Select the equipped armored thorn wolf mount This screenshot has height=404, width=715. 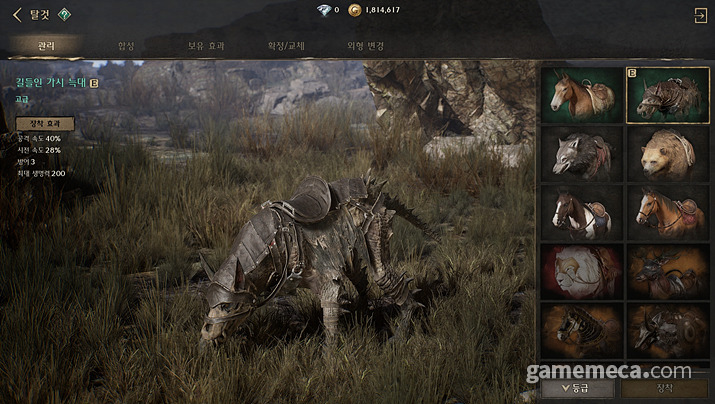(668, 94)
